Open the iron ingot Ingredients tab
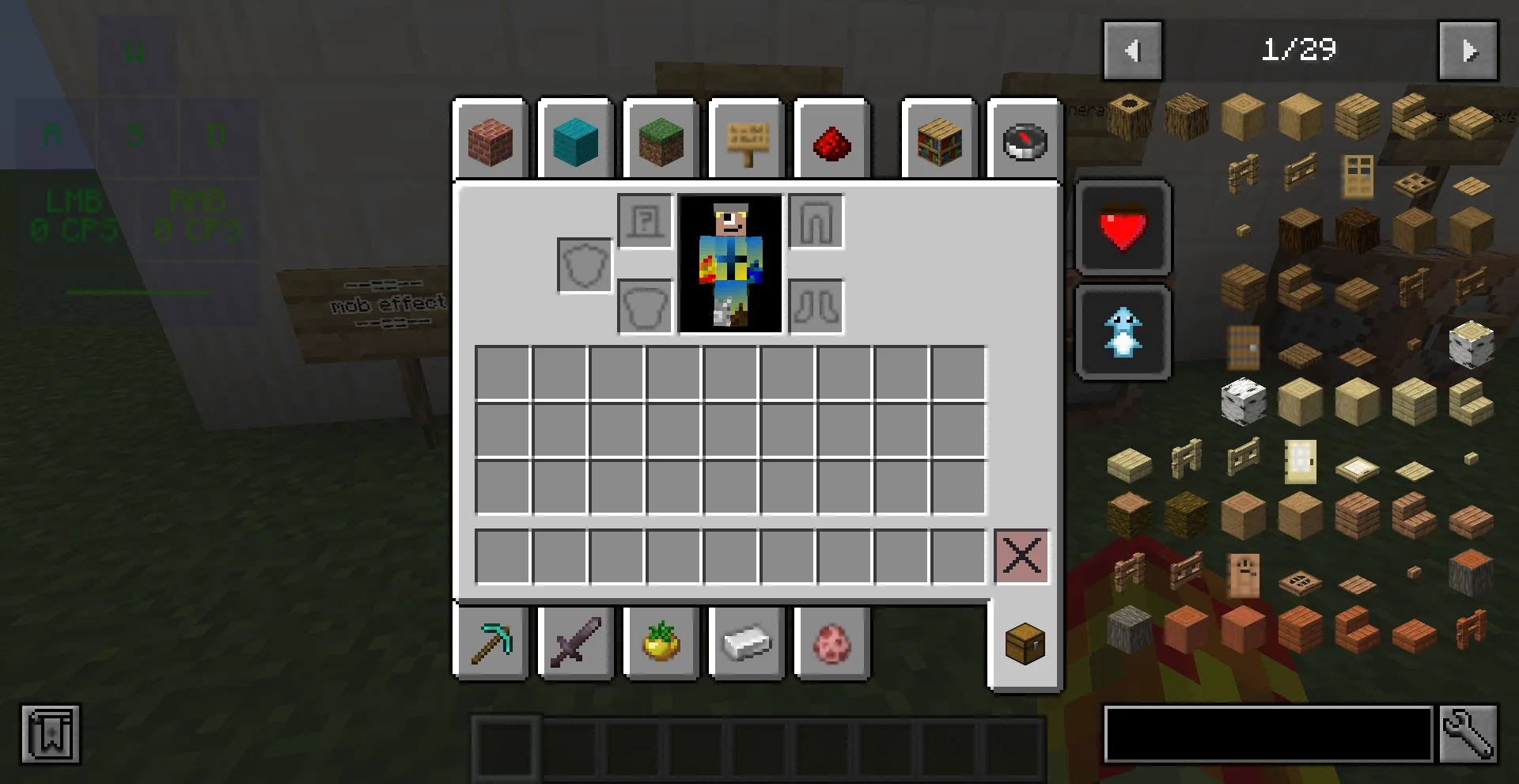1519x784 pixels. [746, 642]
